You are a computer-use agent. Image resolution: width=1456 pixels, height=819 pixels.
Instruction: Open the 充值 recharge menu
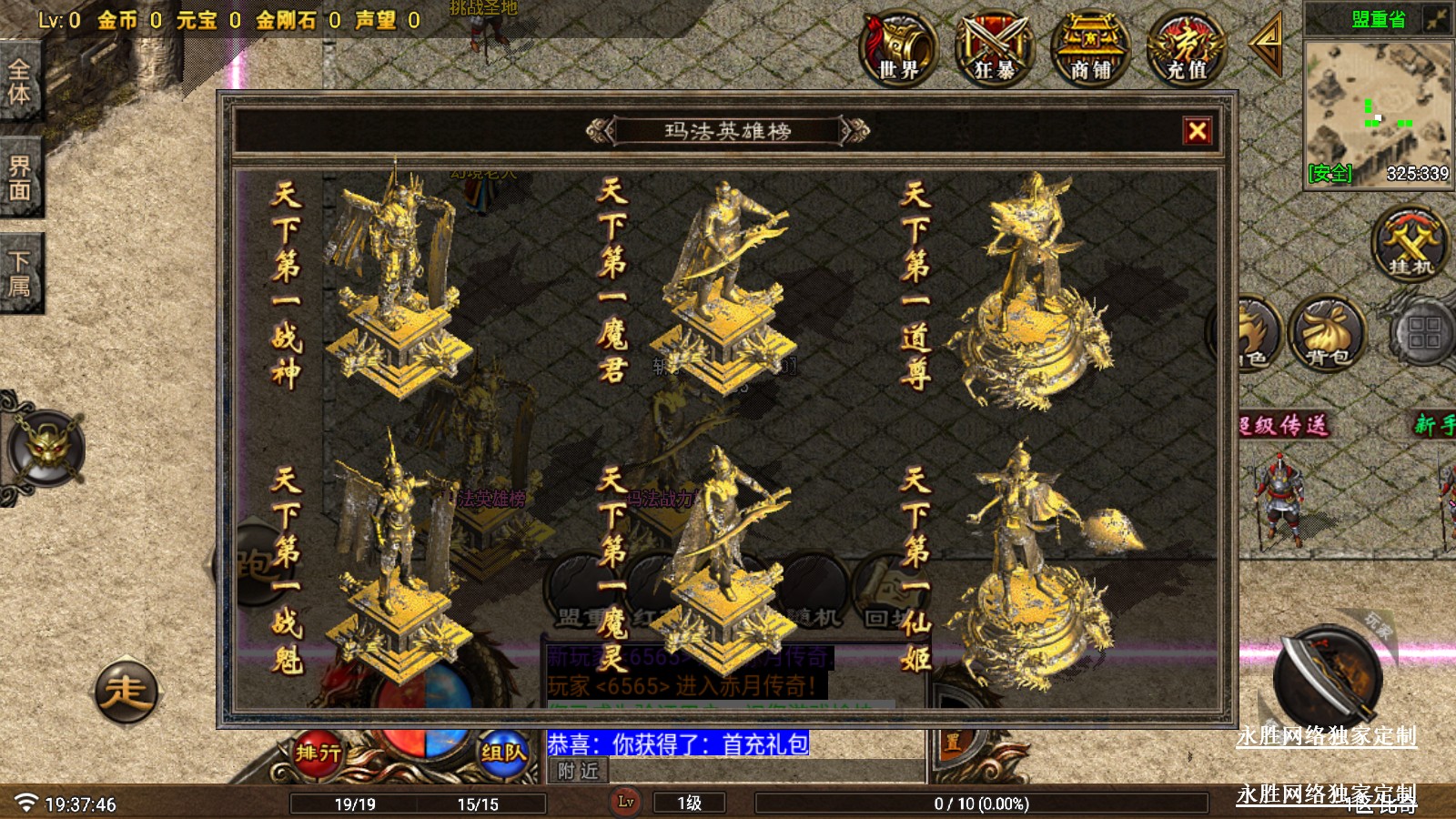[1187, 49]
